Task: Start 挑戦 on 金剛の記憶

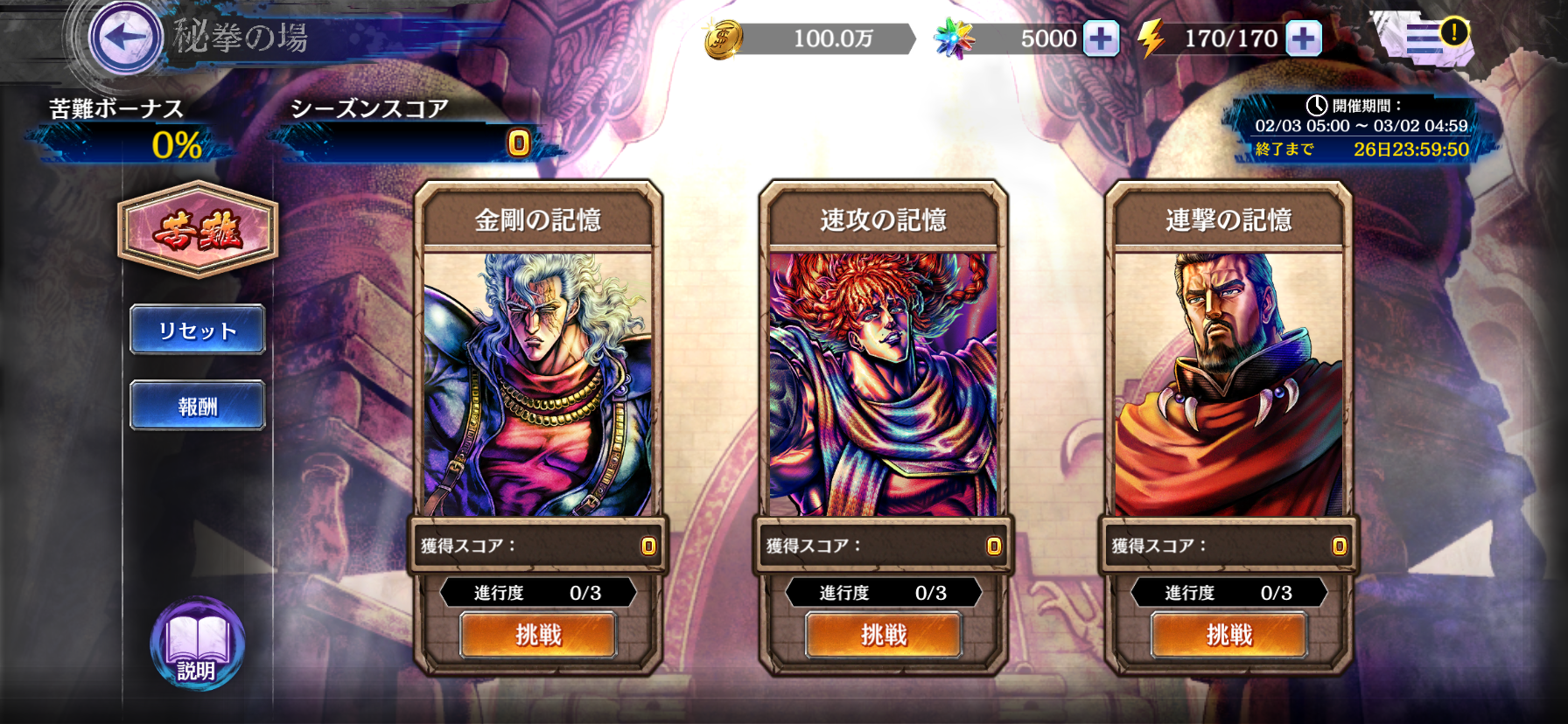Action: point(539,637)
